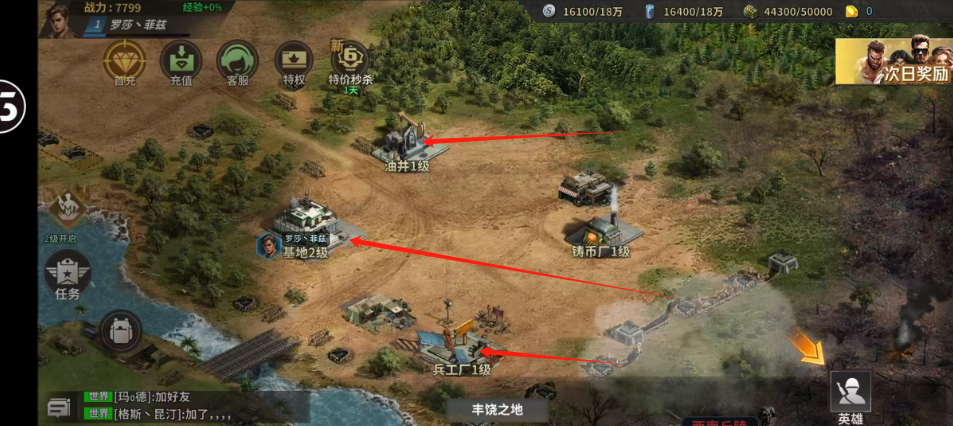Open the backpack inventory
Image resolution: width=953 pixels, height=426 pixels.
(x=120, y=331)
